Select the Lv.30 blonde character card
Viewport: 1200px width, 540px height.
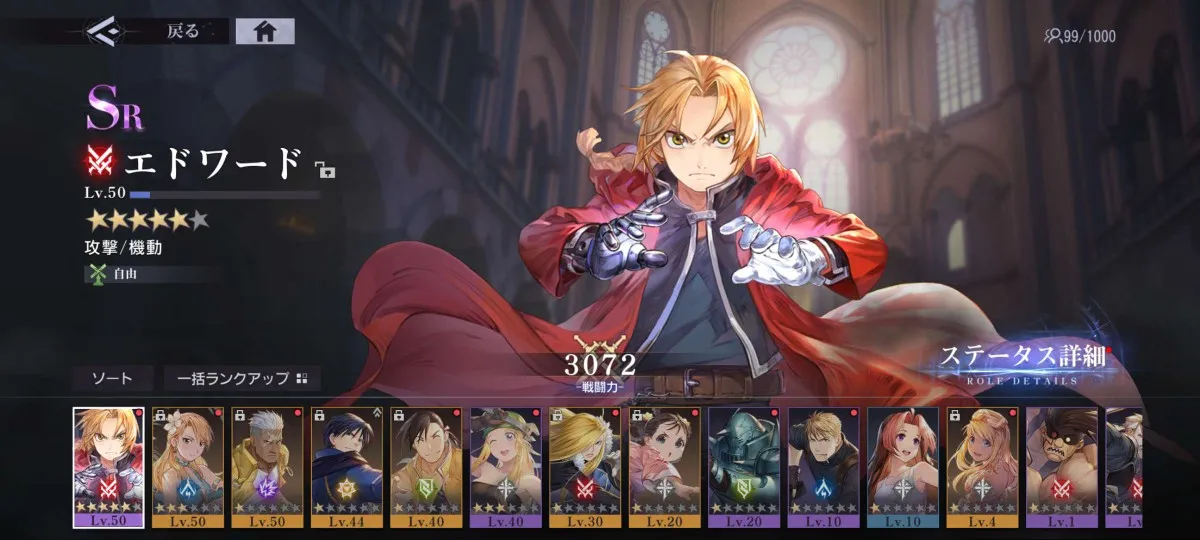click(585, 466)
